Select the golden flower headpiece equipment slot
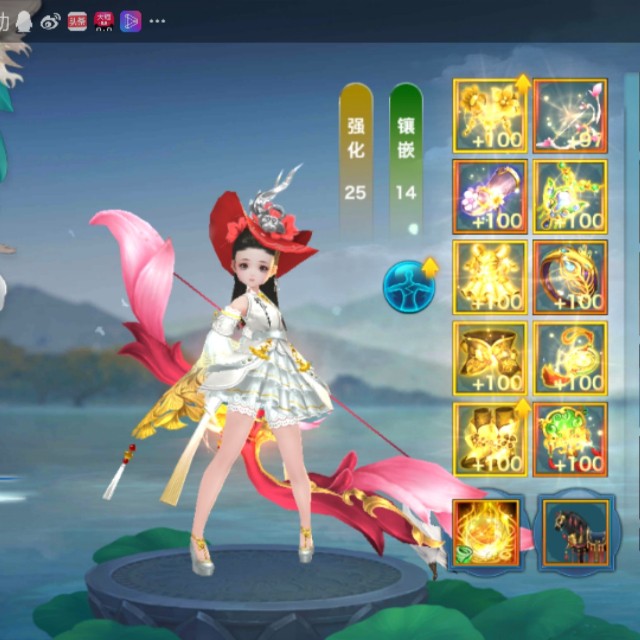This screenshot has width=640, height=640. pos(490,116)
